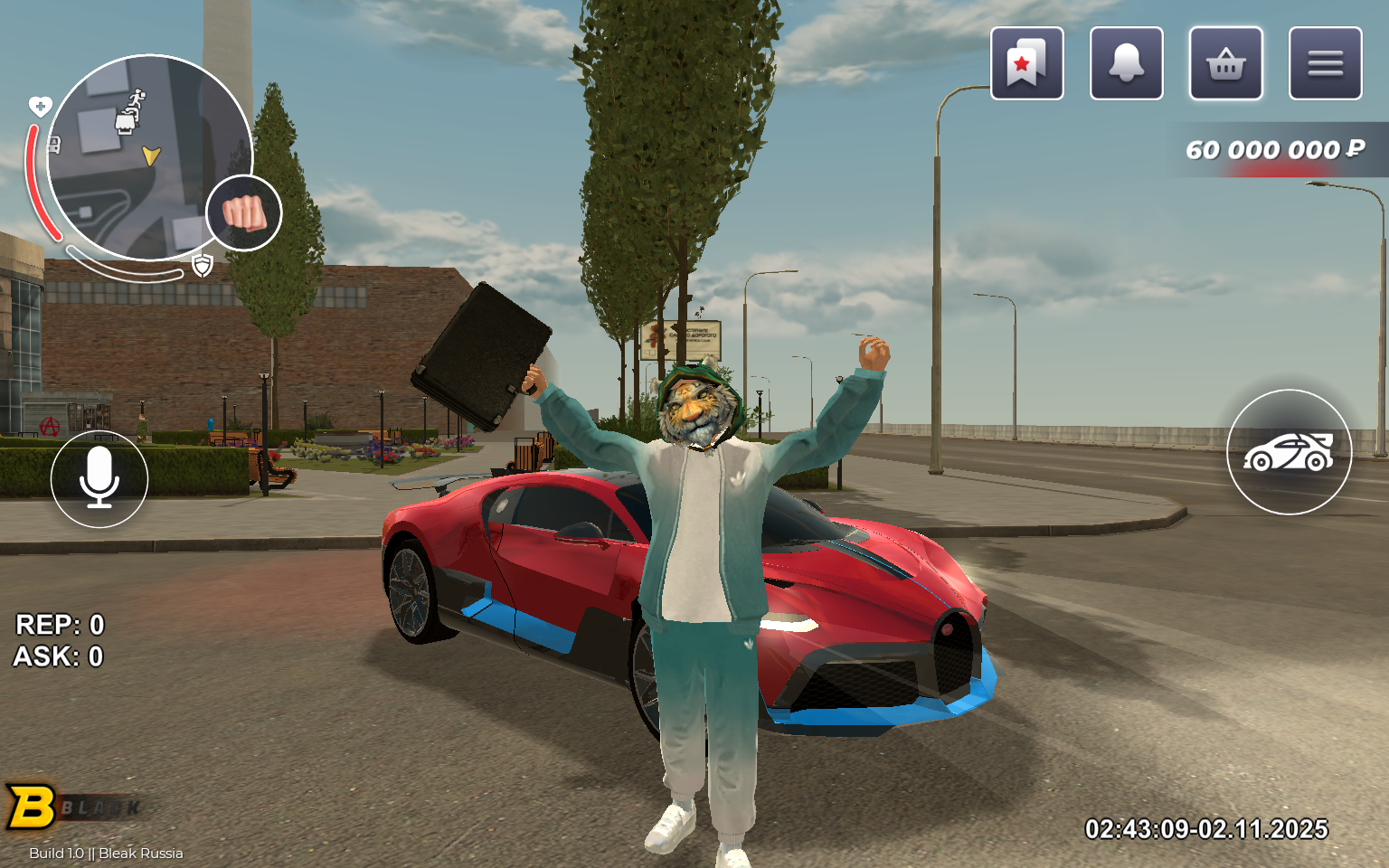1389x868 pixels.
Task: Open the bell notifications button
Action: (x=1126, y=63)
